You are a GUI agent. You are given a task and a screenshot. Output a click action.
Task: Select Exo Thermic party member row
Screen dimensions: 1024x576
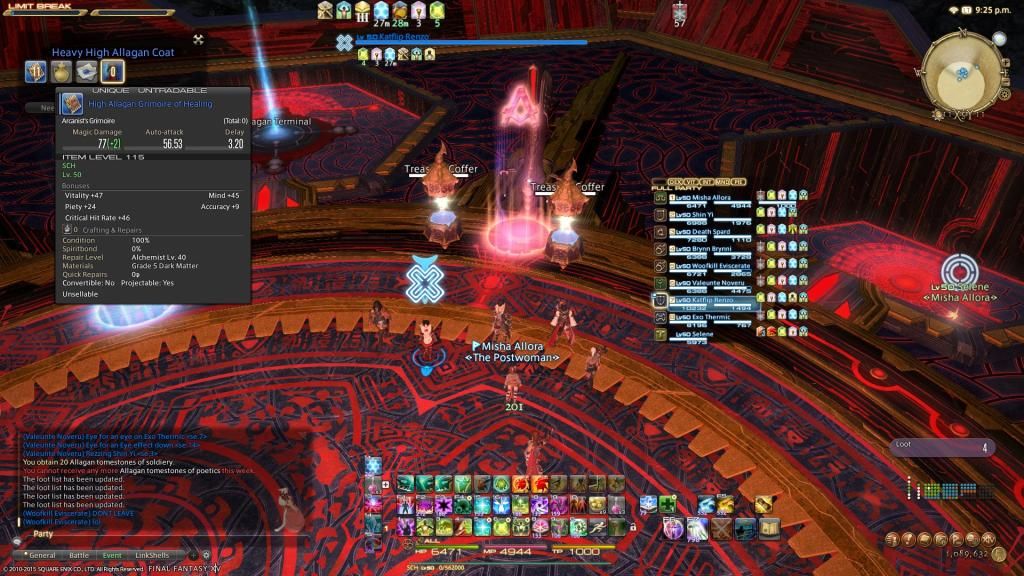(712, 318)
